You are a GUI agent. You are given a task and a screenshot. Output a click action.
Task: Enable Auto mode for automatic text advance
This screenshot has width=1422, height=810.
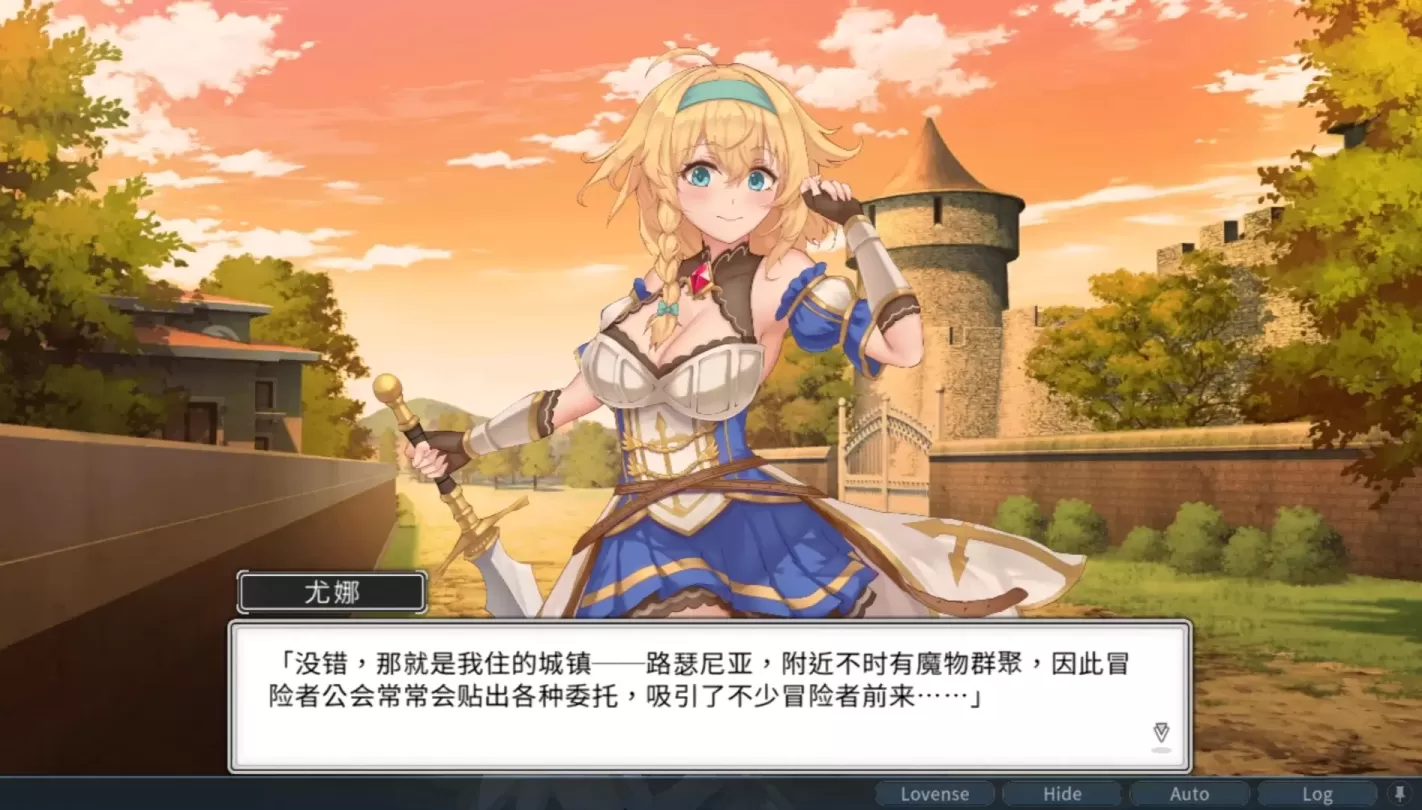point(1190,793)
